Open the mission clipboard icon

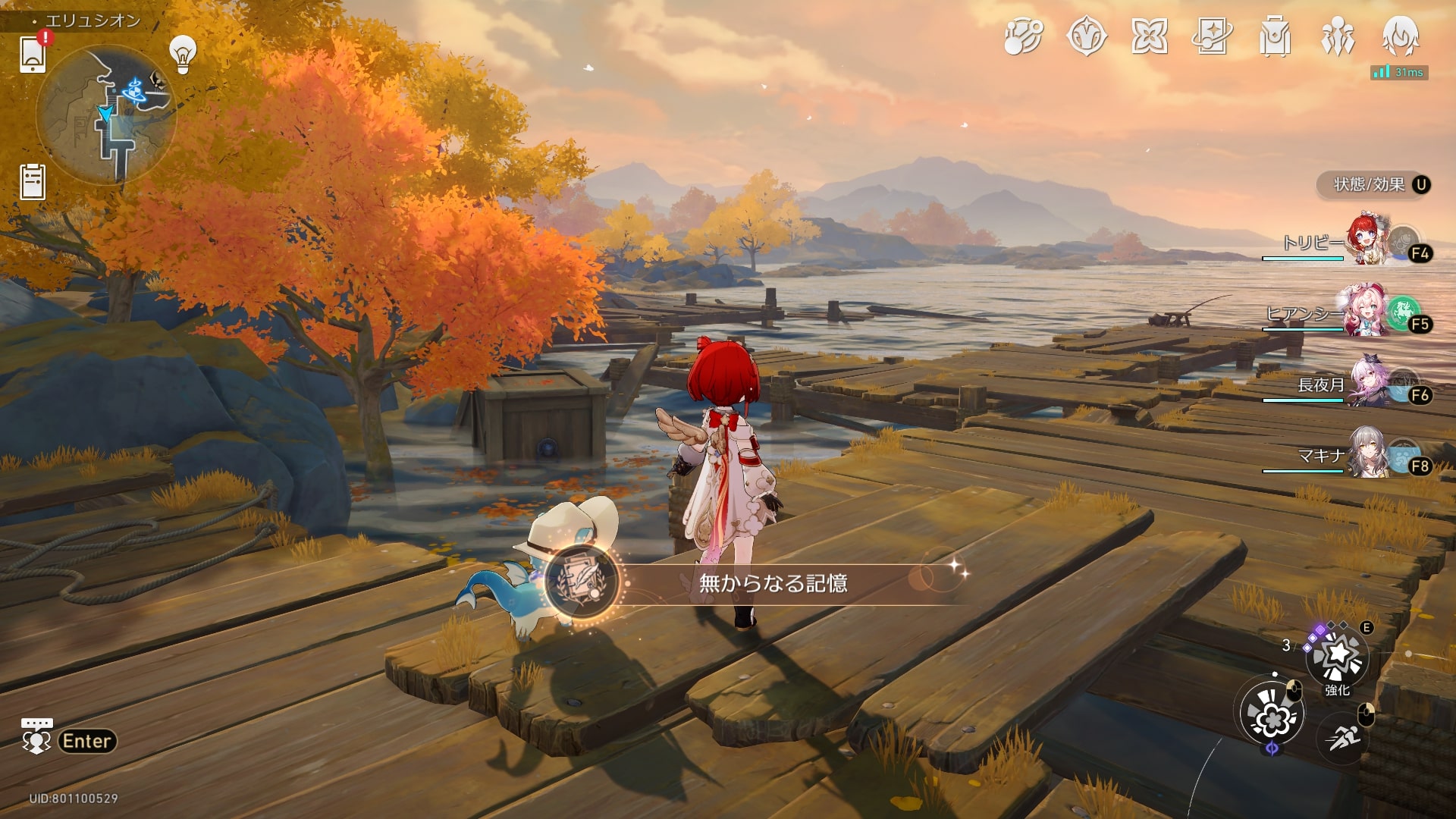coord(33,182)
